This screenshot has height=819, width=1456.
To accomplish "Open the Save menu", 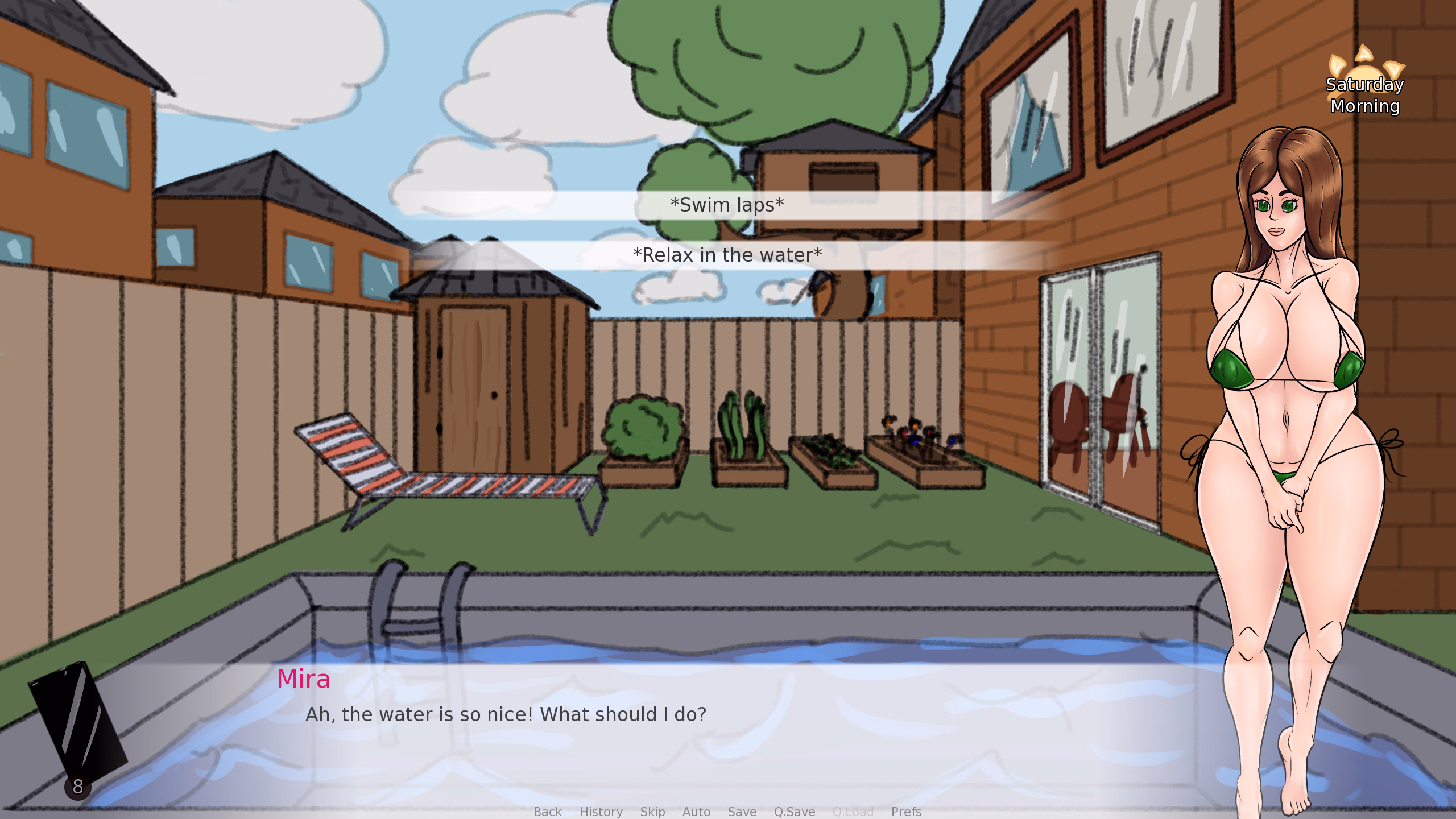I will (742, 812).
